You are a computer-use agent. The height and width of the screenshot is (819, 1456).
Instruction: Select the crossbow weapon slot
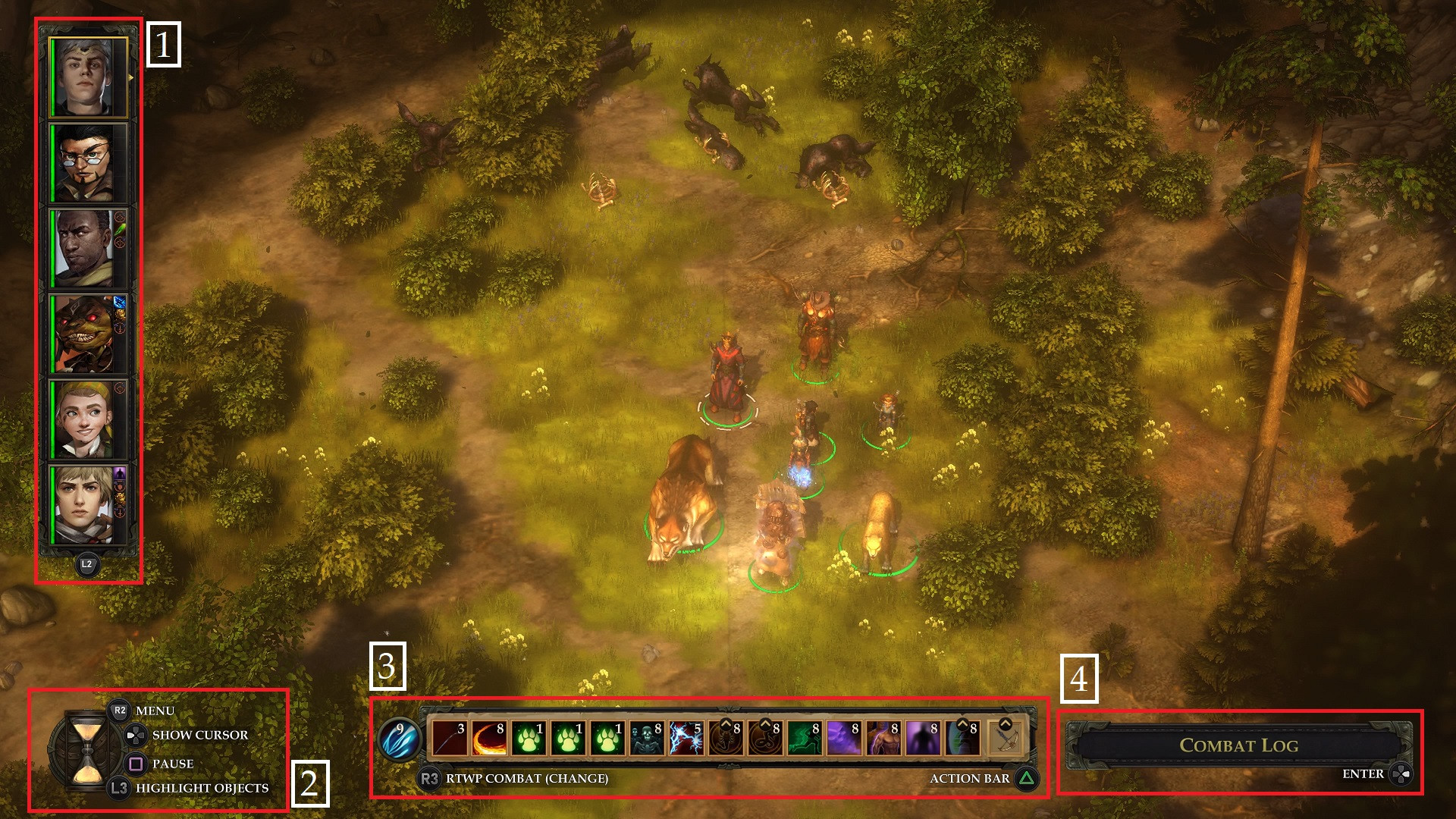[x=1006, y=739]
